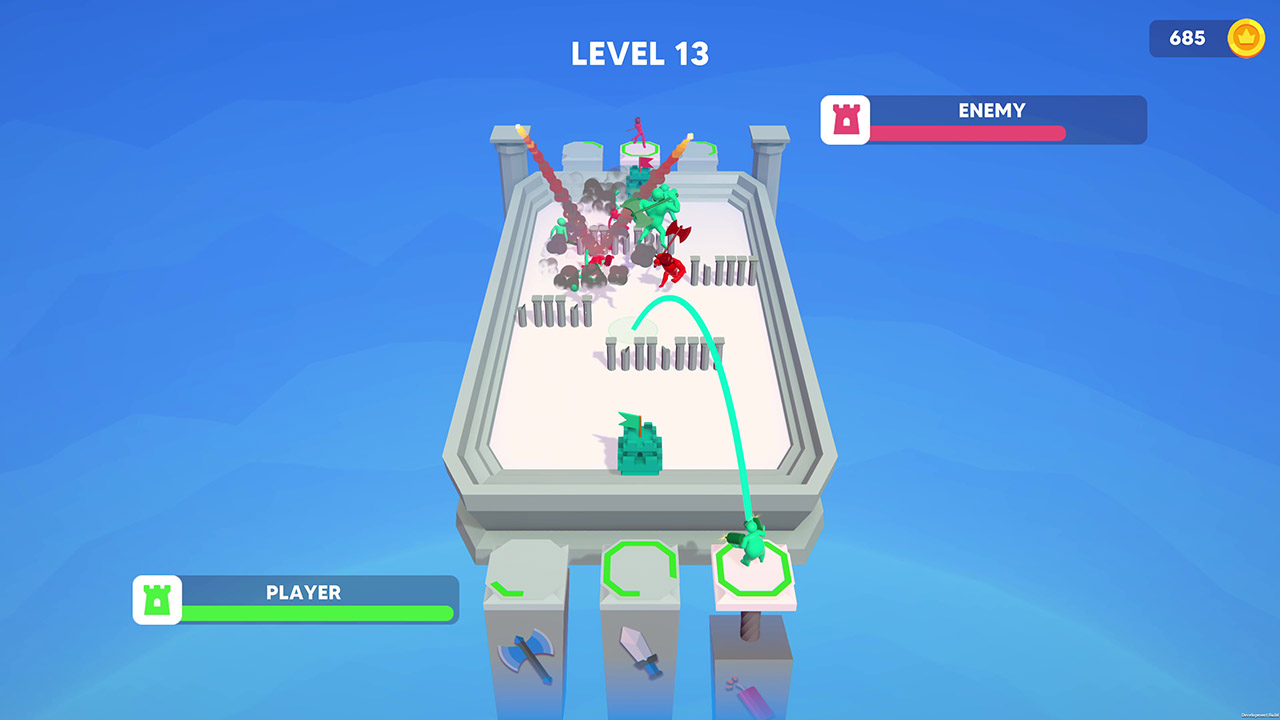Tap the recharging middle spawn pad
The width and height of the screenshot is (1280, 720).
[640, 570]
